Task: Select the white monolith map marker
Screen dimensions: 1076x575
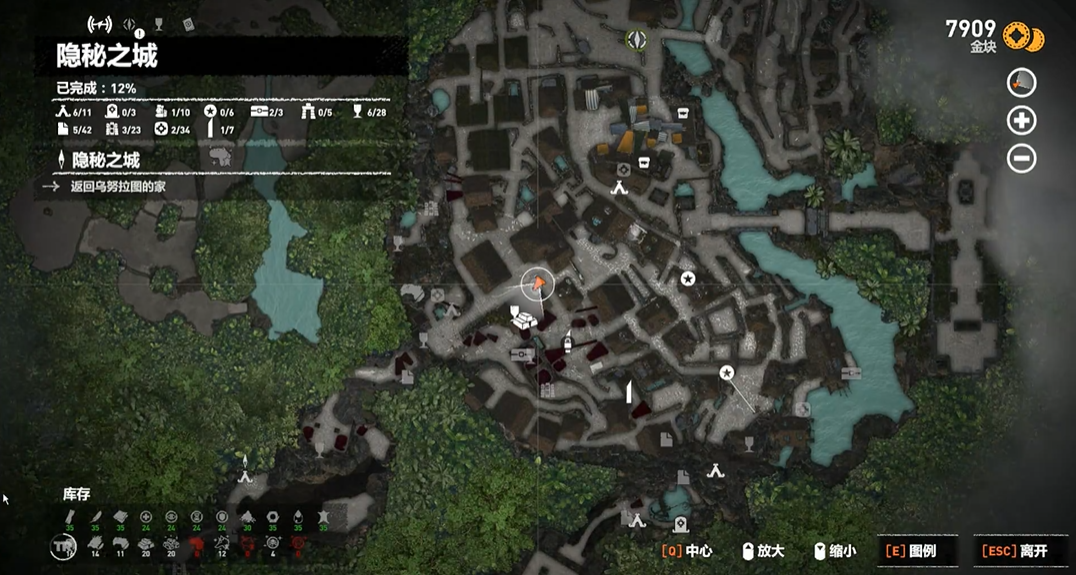Action: (x=629, y=391)
